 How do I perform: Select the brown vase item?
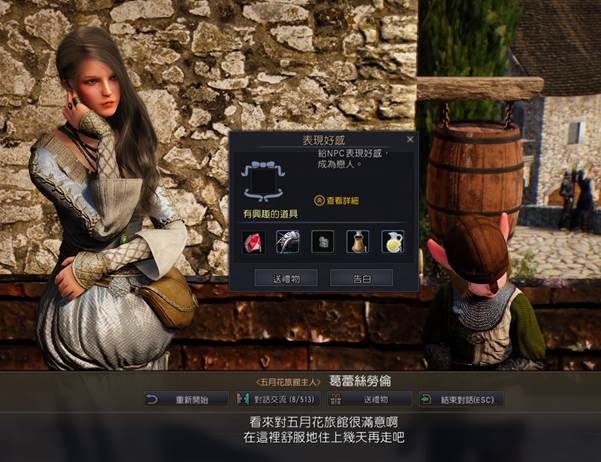tap(357, 241)
